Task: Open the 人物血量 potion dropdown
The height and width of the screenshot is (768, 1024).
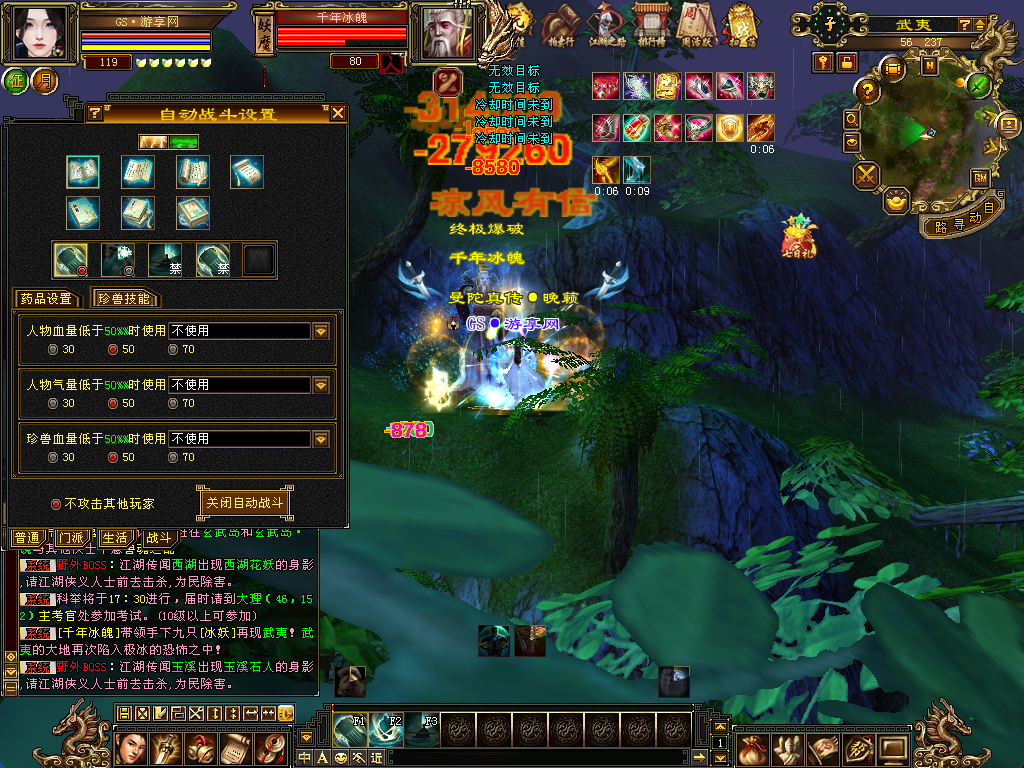Action: pyautogui.click(x=321, y=331)
